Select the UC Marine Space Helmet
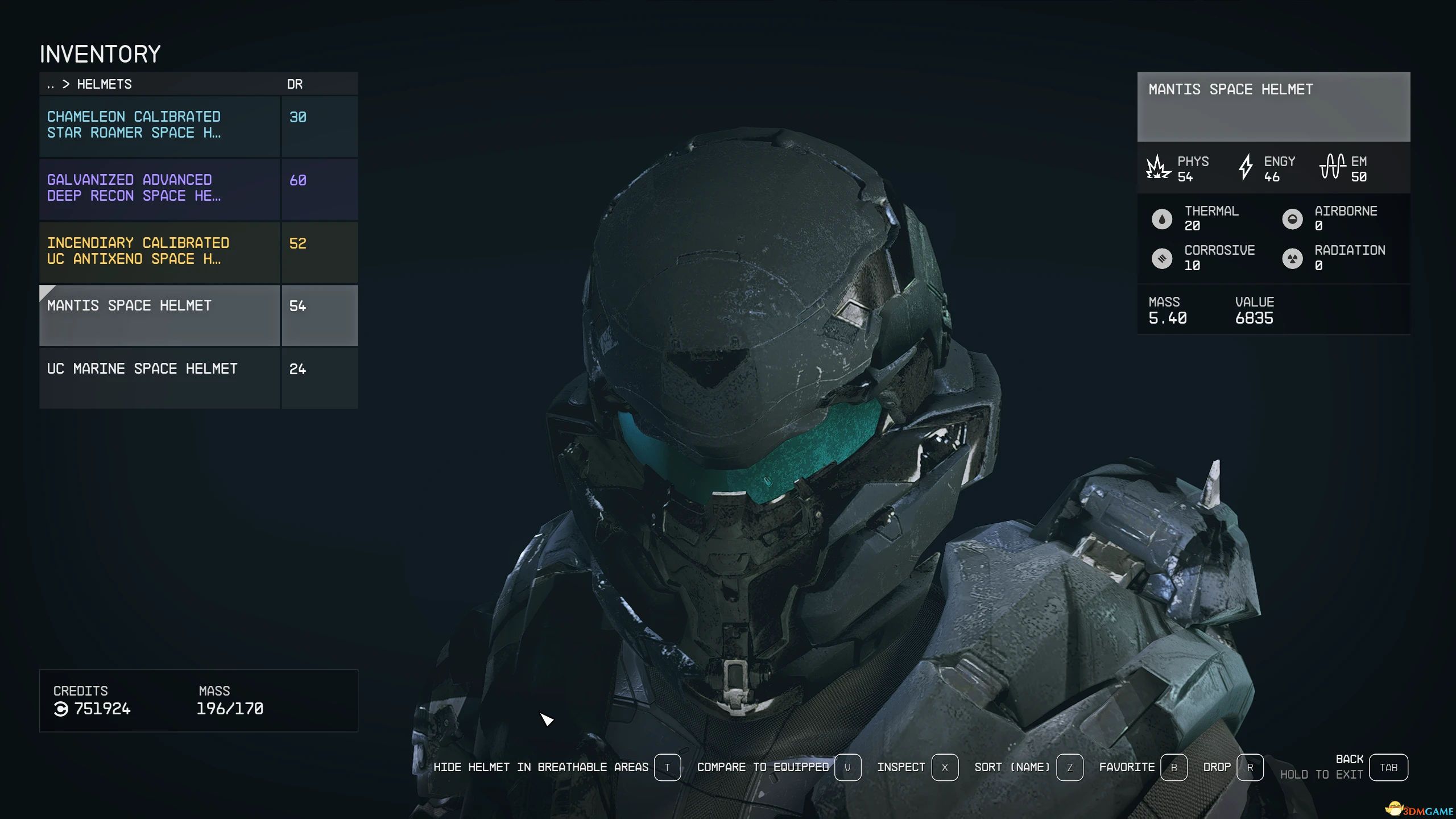 tap(159, 378)
